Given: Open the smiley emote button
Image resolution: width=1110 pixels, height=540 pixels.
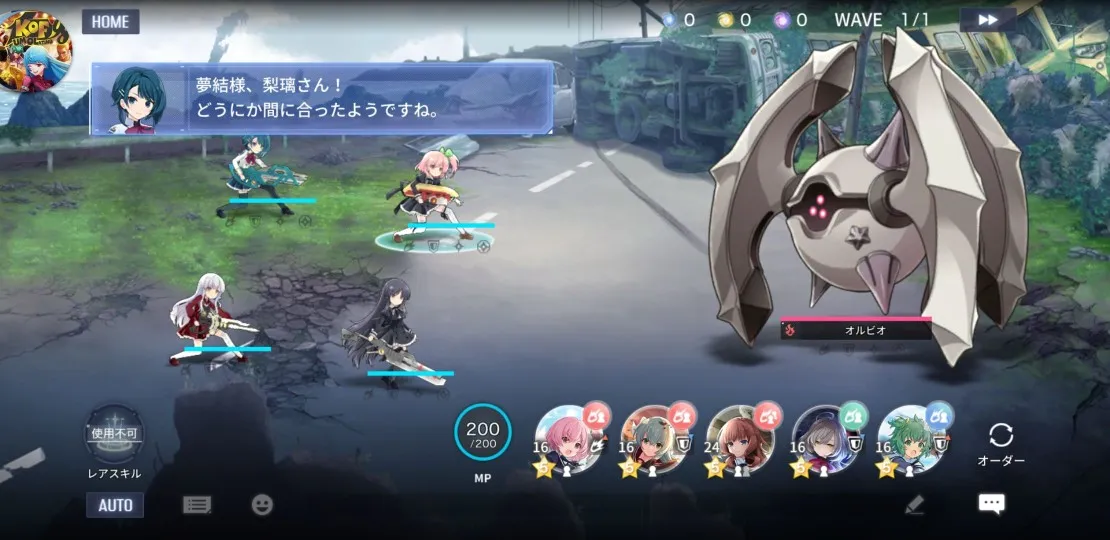Looking at the screenshot, I should 262,505.
